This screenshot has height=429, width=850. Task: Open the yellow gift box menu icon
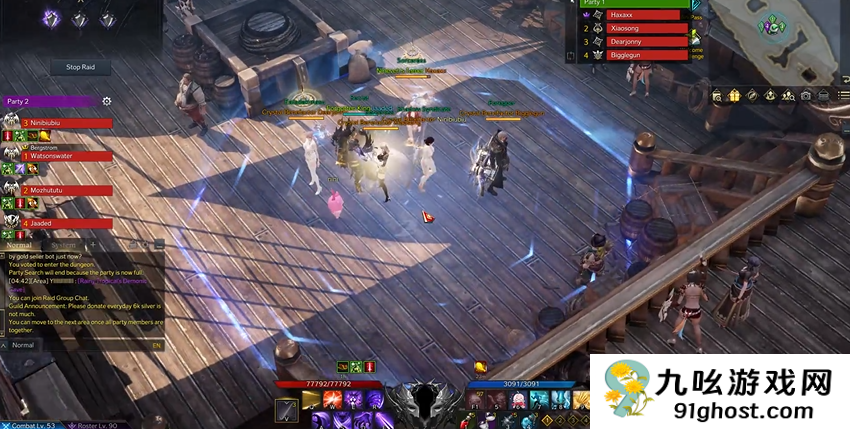tap(735, 95)
